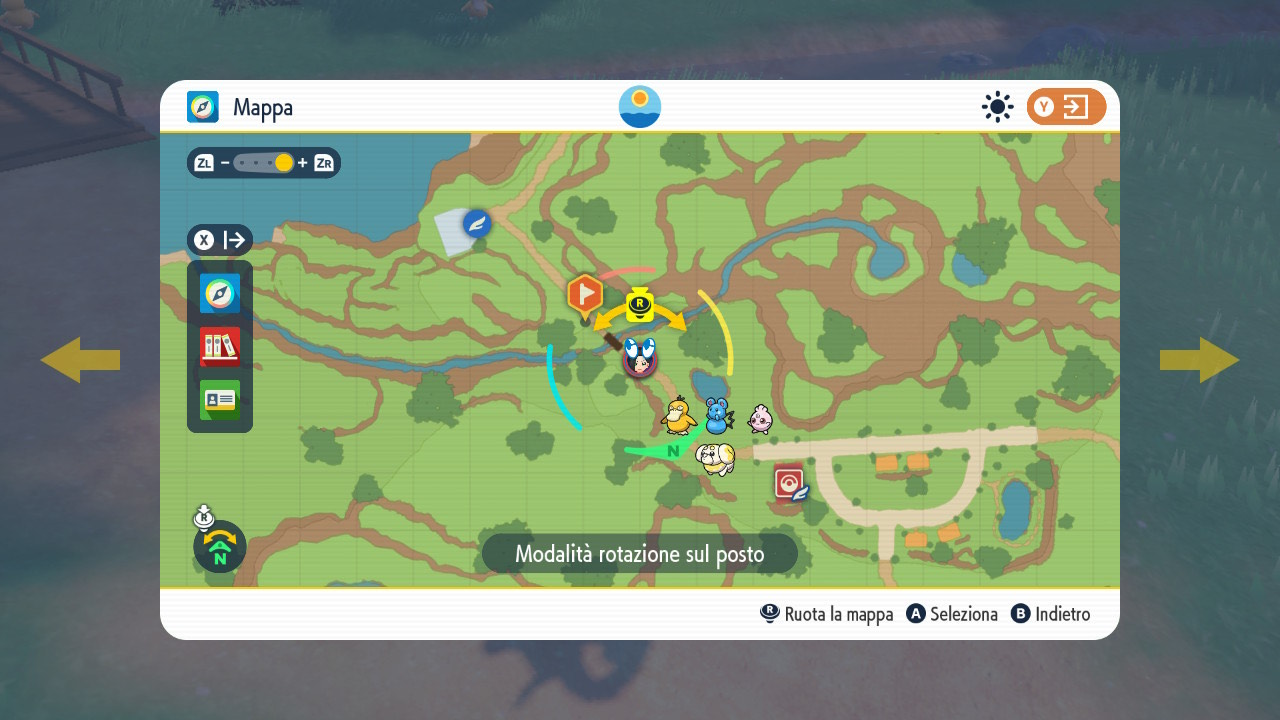Select the 'Seleziona' option in footer

[x=952, y=614]
